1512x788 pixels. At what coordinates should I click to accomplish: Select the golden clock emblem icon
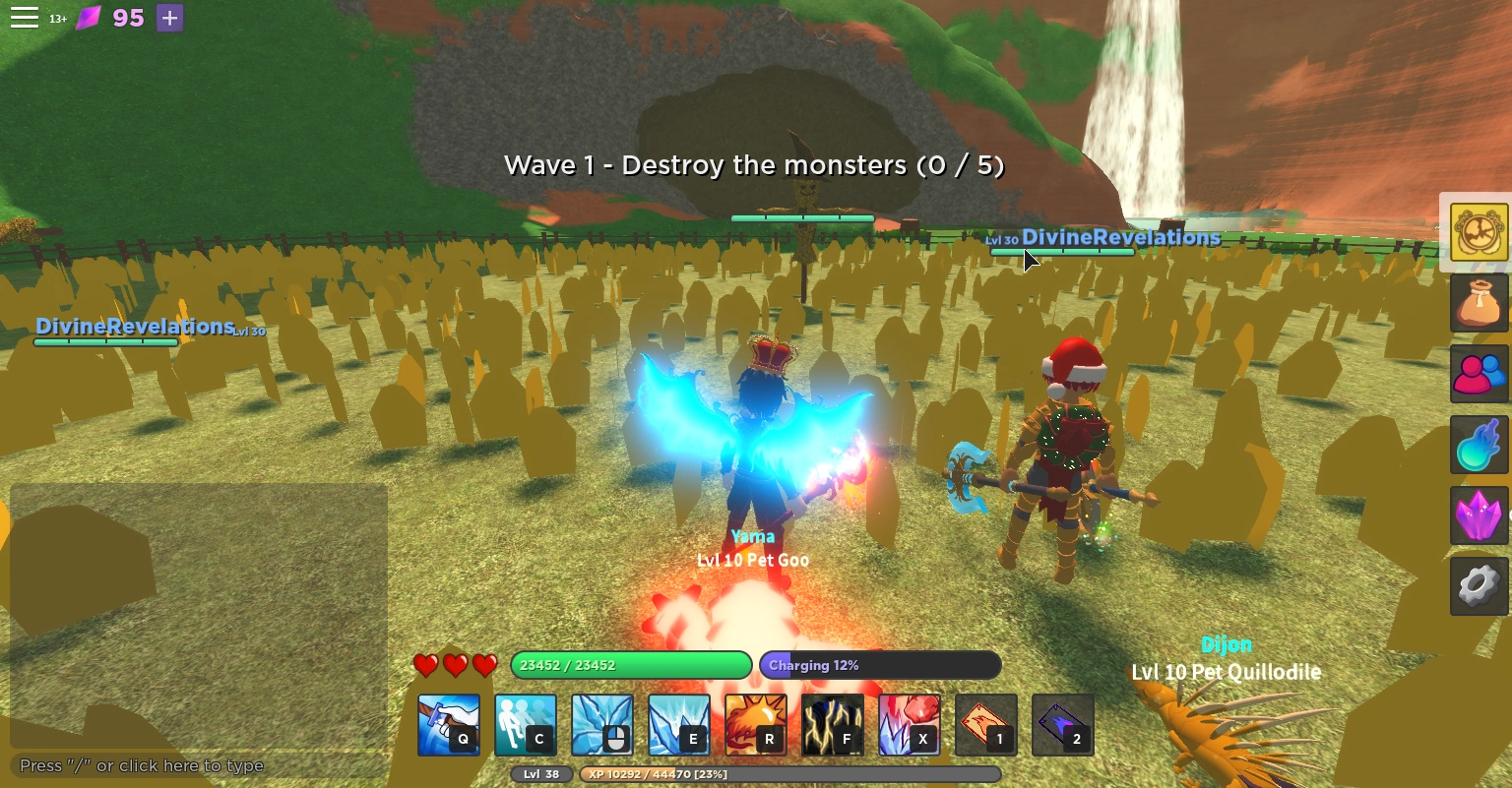click(1479, 233)
